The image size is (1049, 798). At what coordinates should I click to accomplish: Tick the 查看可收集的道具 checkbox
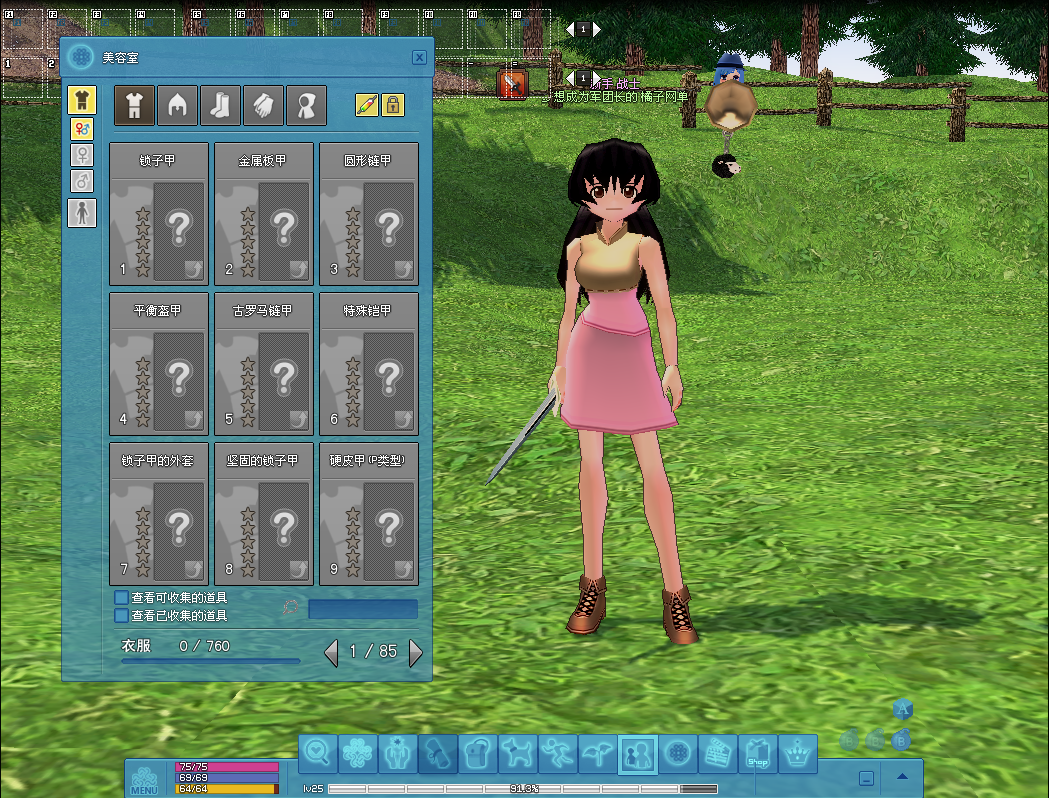coord(122,598)
